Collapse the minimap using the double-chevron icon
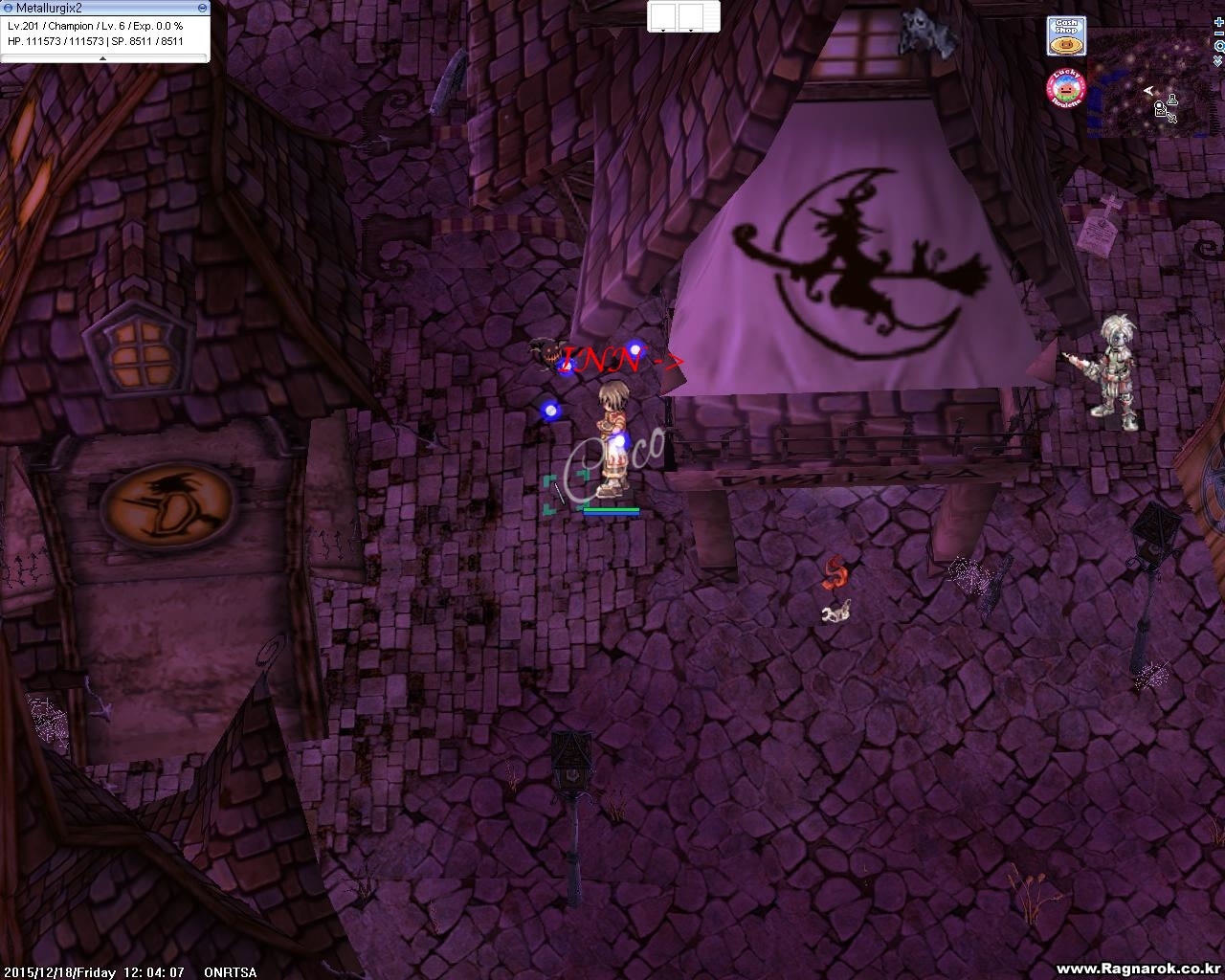Screen dimensions: 1225x980 [x=1217, y=60]
